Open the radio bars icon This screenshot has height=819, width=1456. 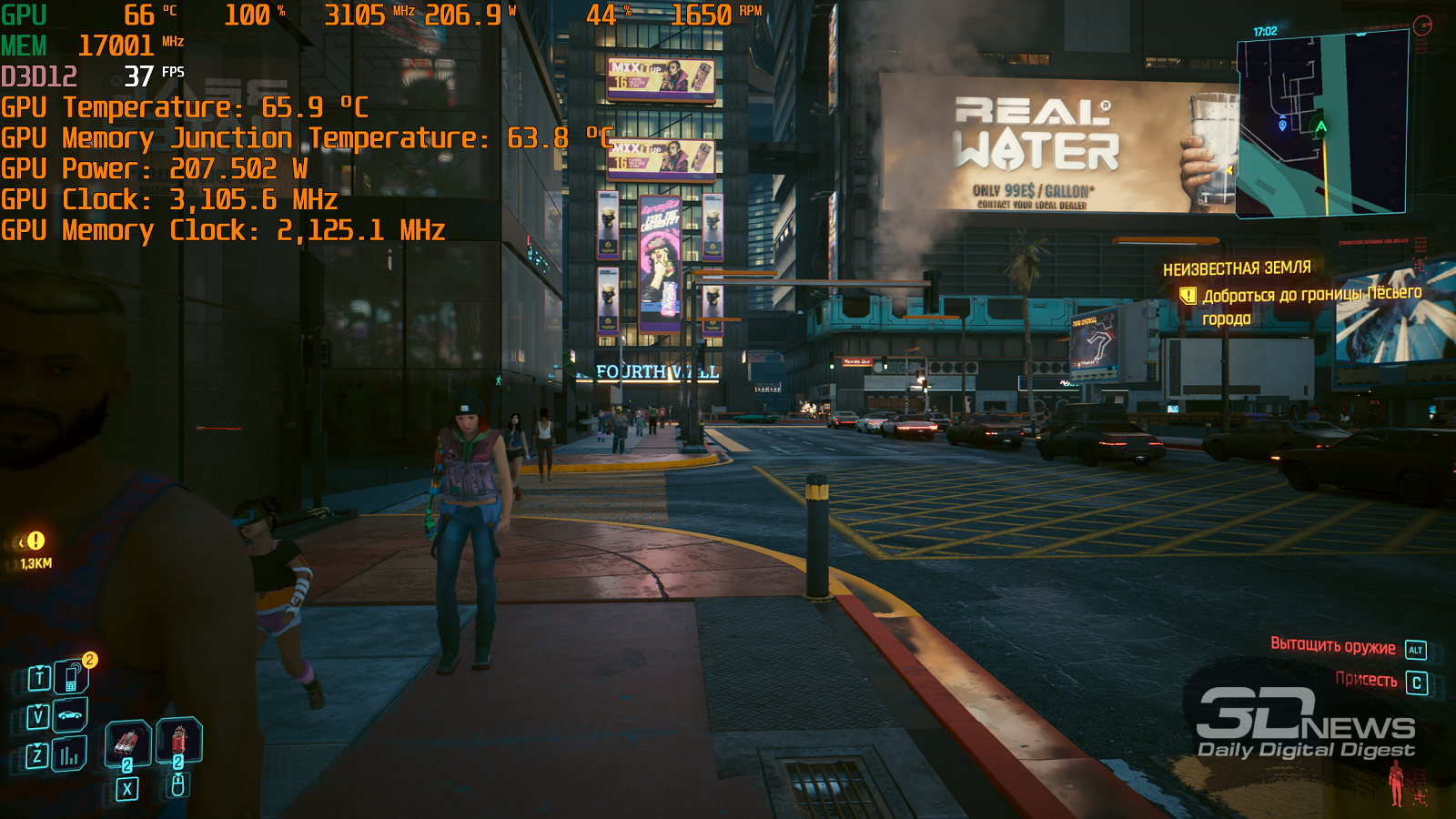tap(69, 754)
